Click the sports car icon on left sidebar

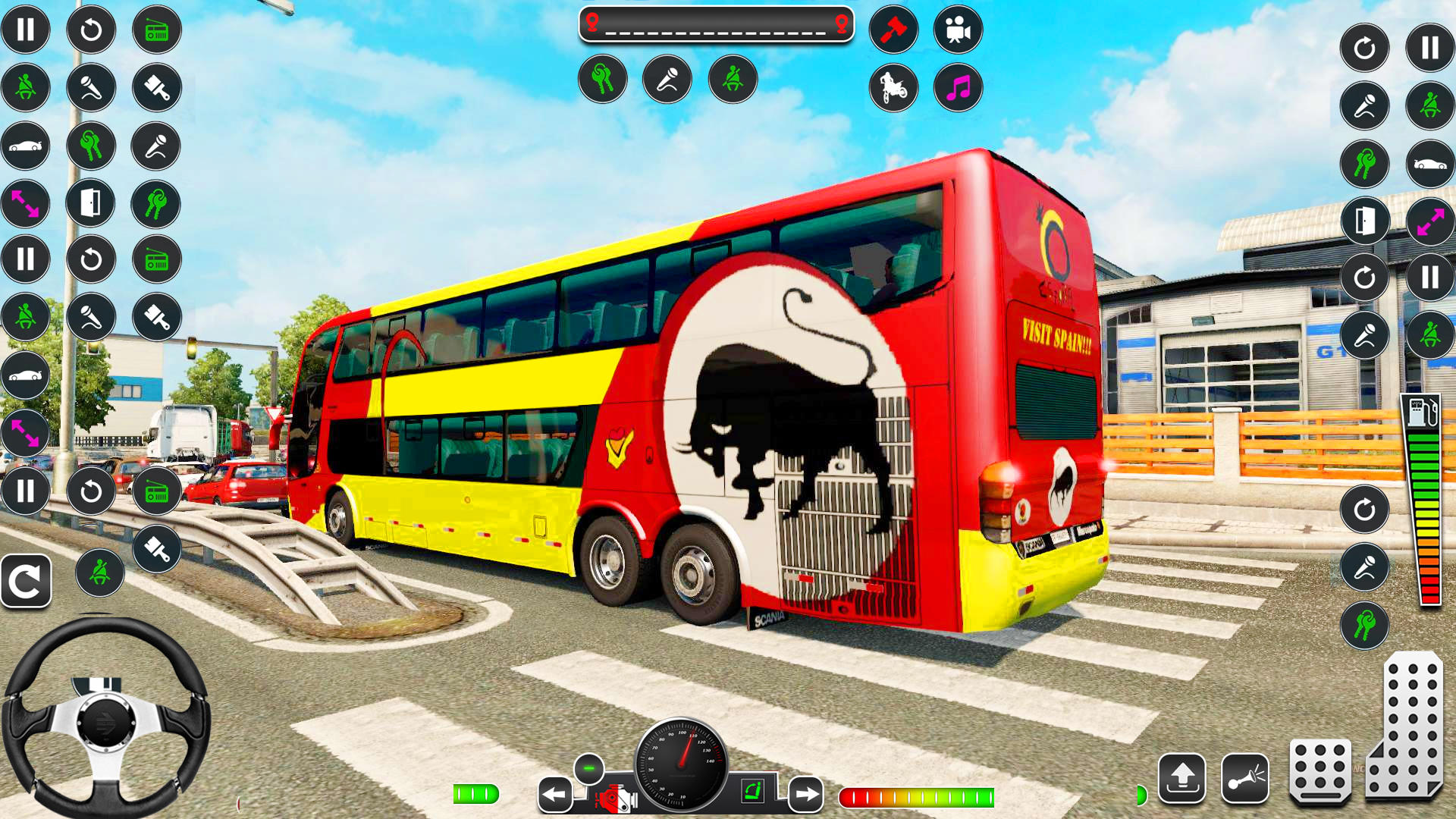pos(26,144)
